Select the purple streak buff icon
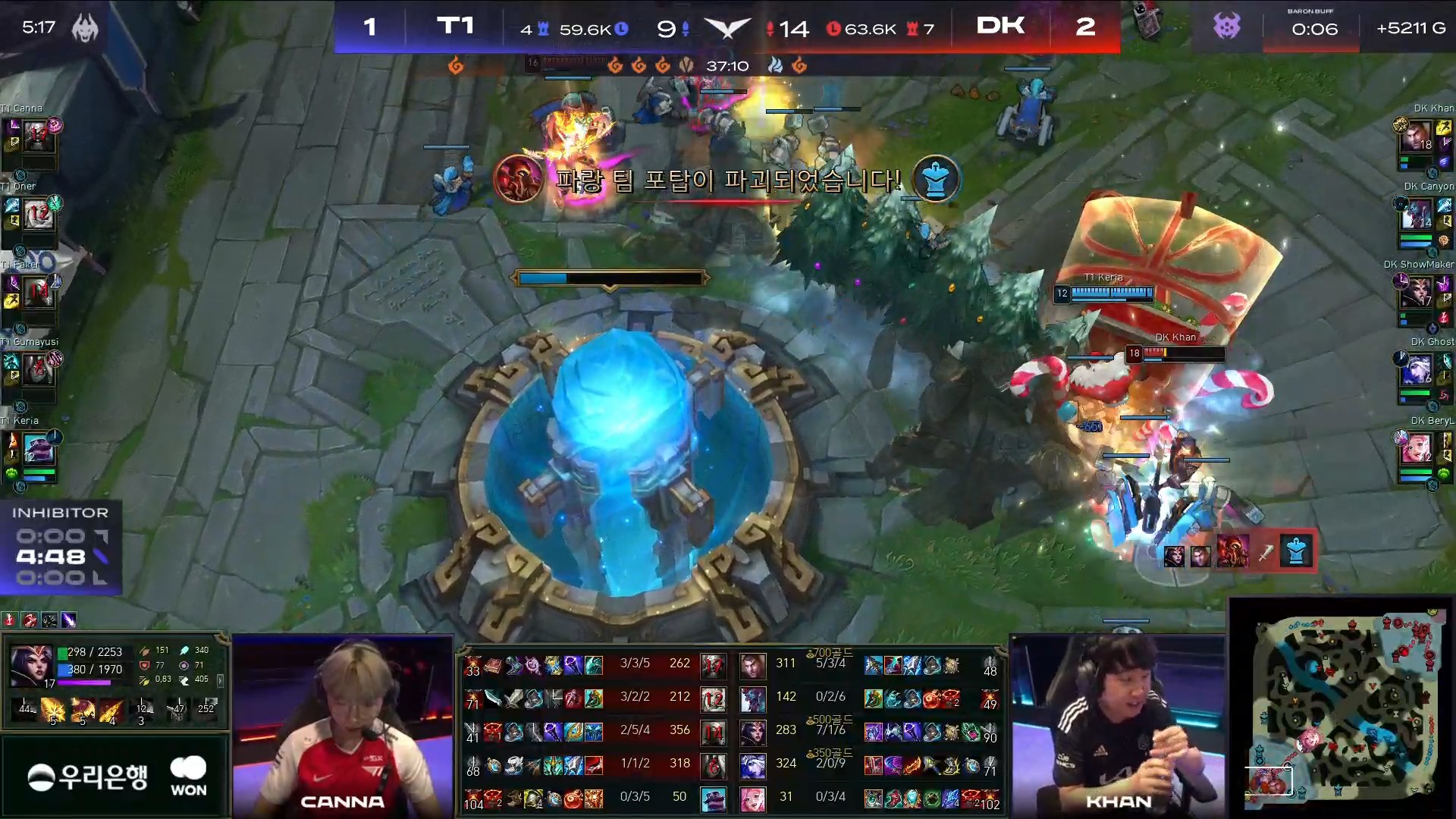Image resolution: width=1456 pixels, height=819 pixels. click(68, 620)
